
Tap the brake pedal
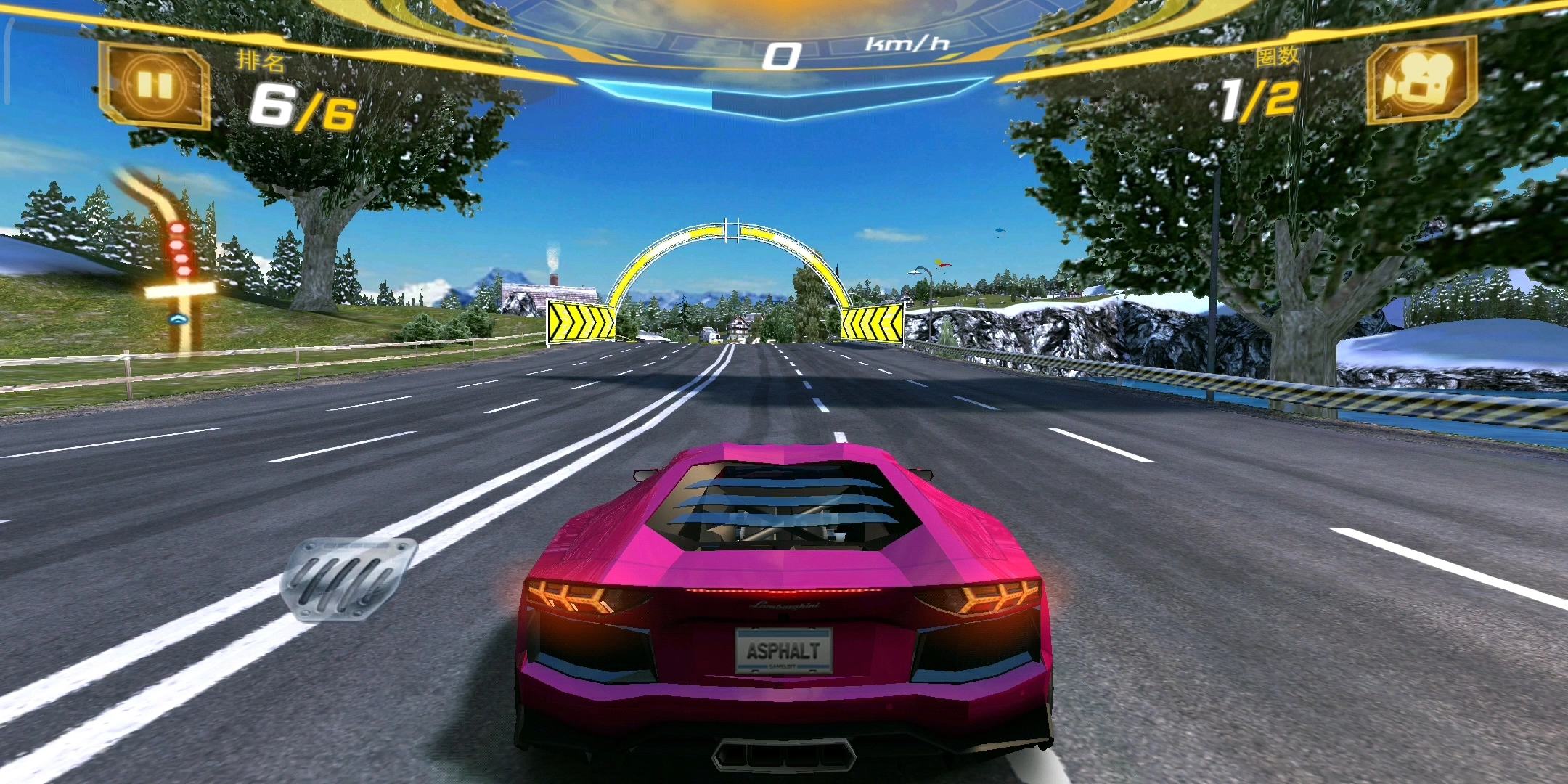click(x=348, y=579)
